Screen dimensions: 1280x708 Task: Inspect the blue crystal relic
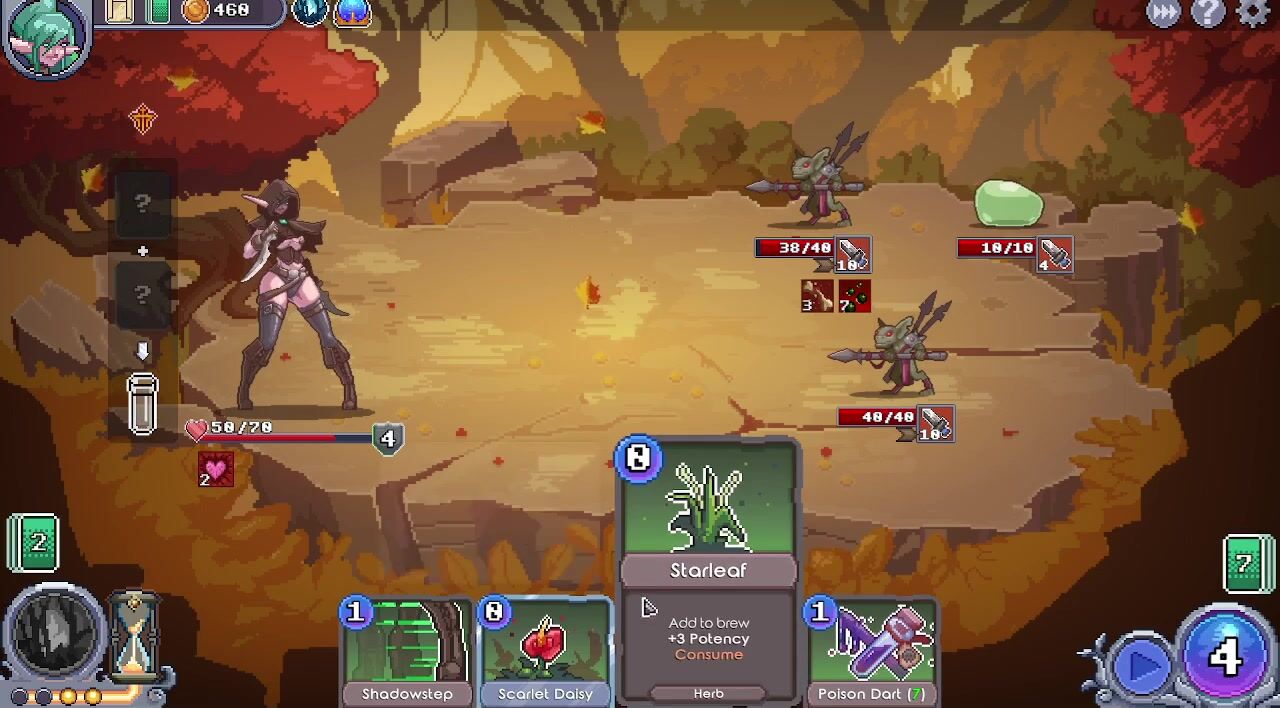[x=309, y=11]
